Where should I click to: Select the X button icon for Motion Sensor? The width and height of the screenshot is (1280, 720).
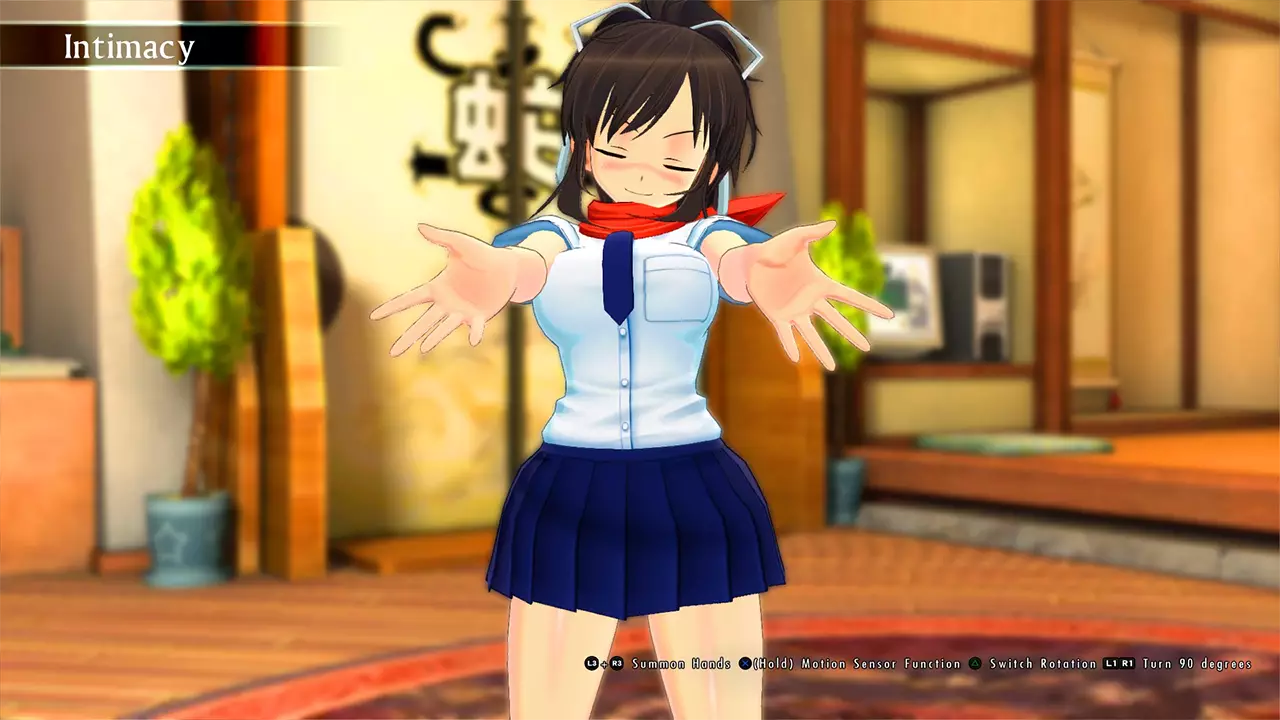point(745,661)
